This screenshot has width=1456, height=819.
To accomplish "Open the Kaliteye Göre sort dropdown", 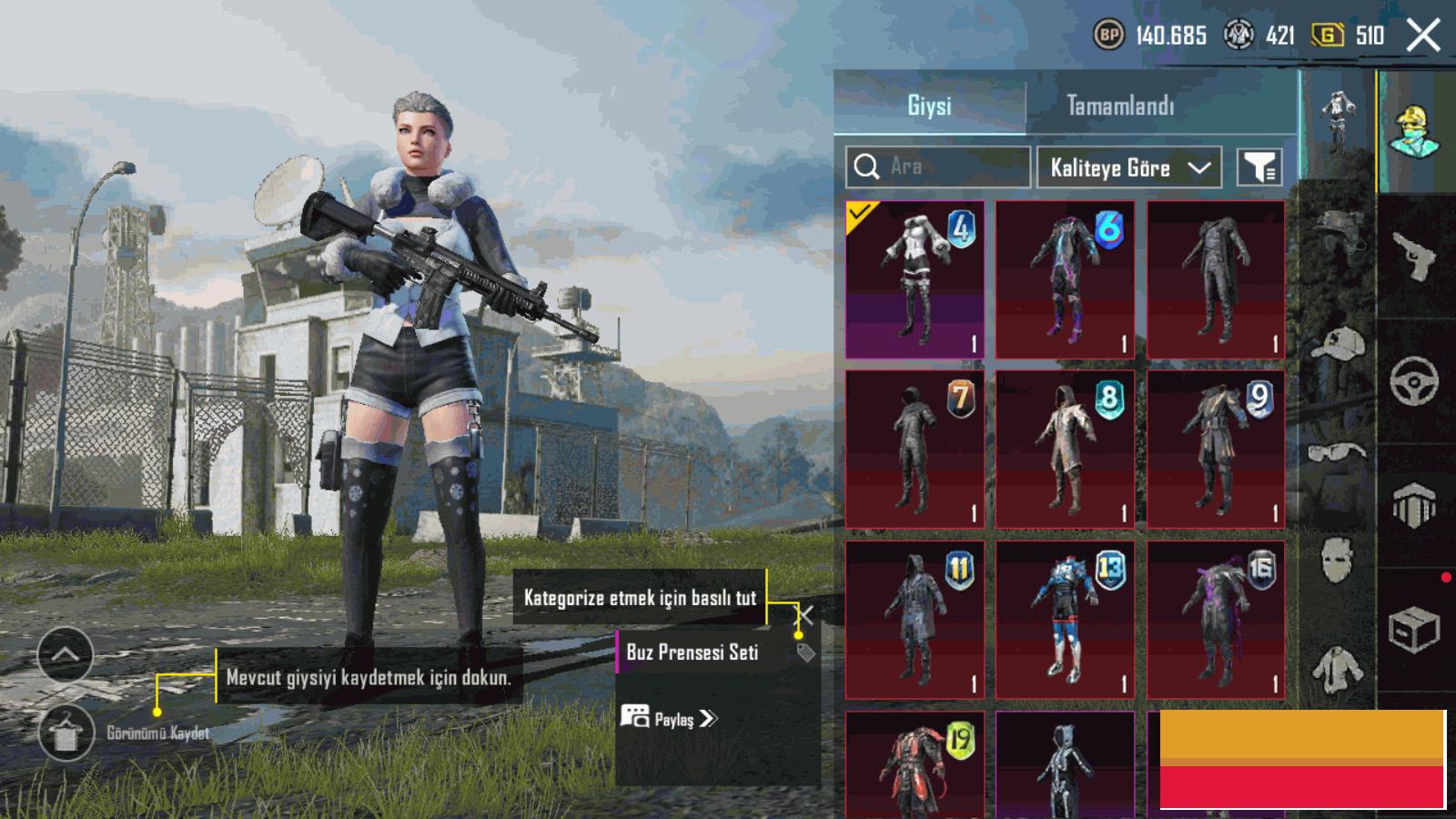I will pos(1128,167).
